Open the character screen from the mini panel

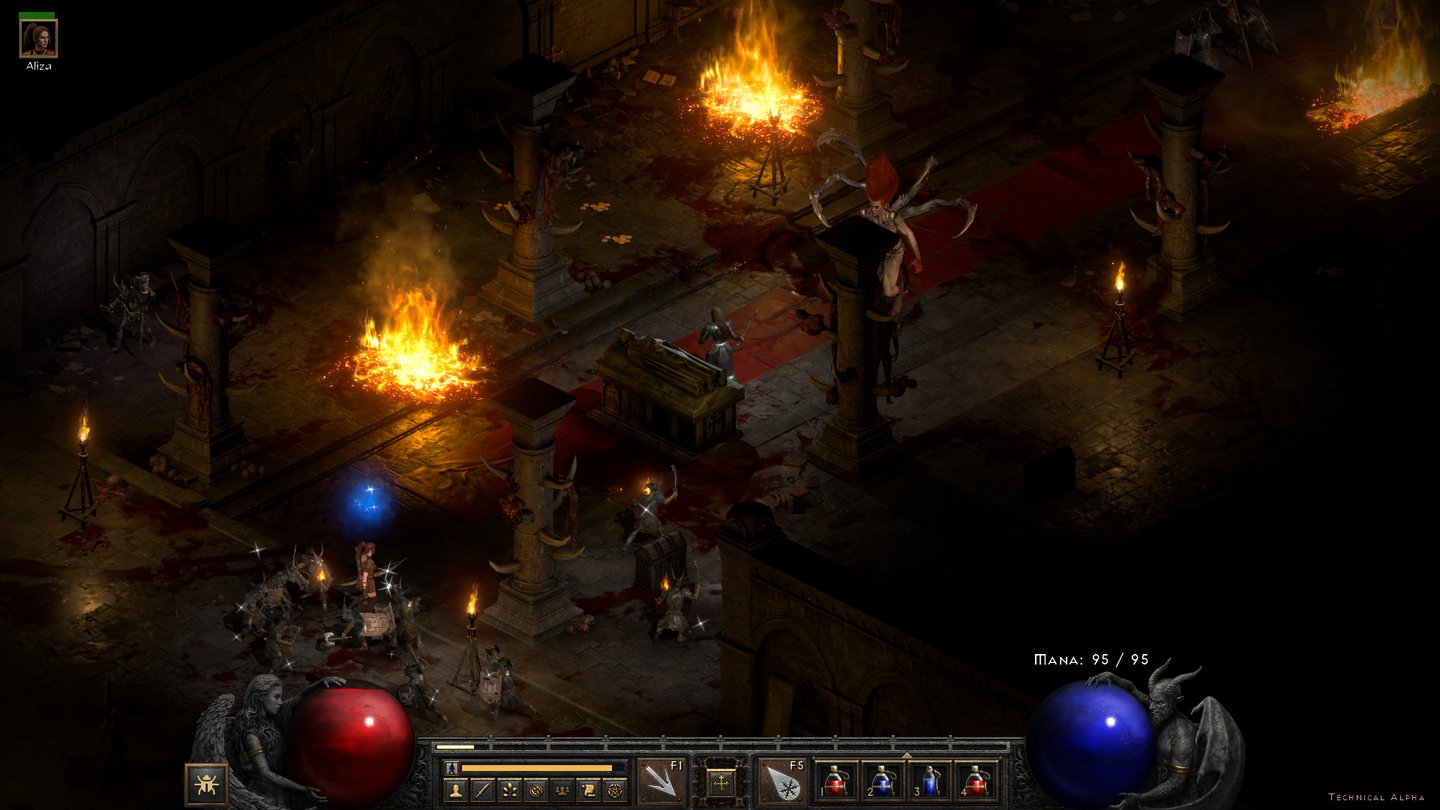point(455,789)
